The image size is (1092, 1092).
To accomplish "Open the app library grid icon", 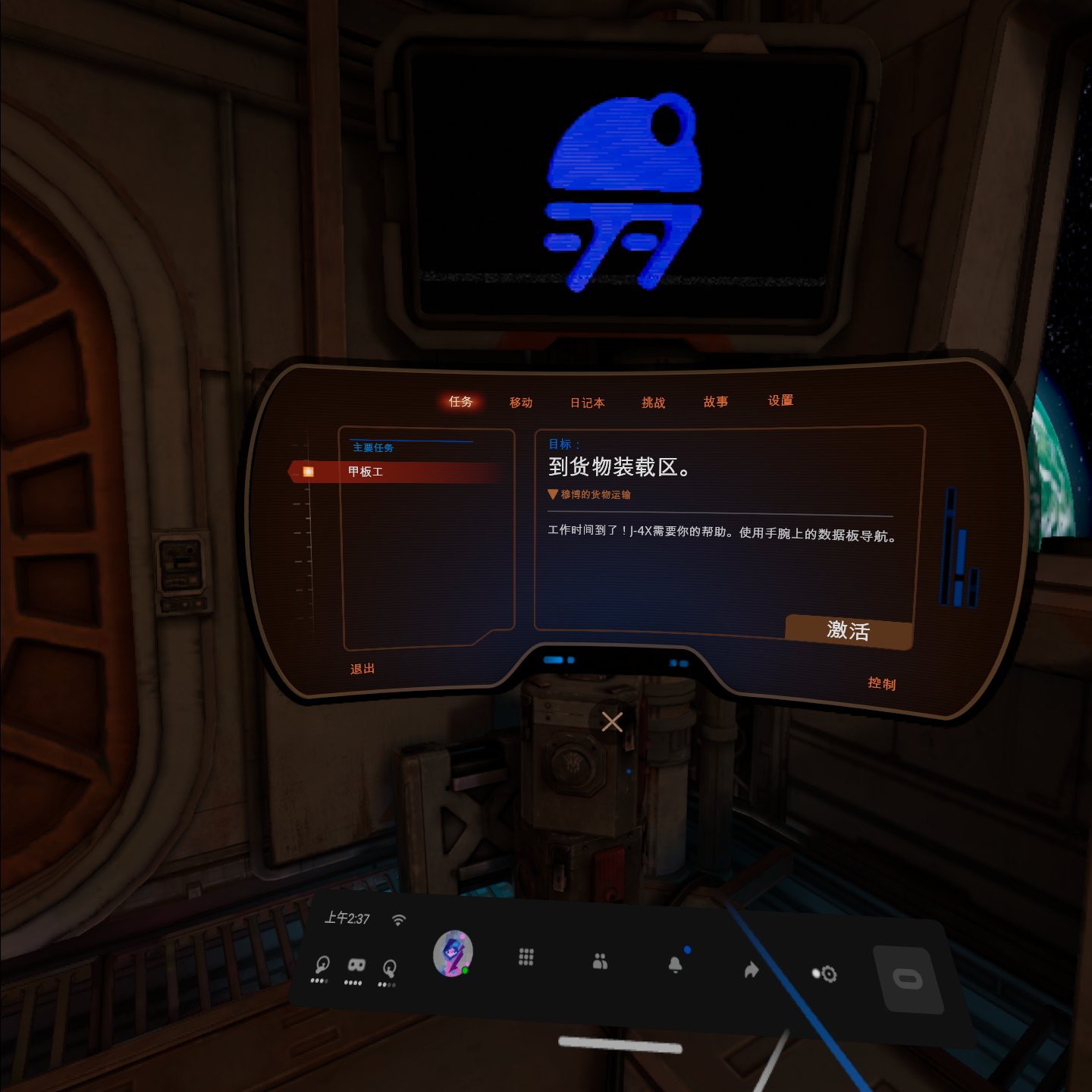I will 526,957.
